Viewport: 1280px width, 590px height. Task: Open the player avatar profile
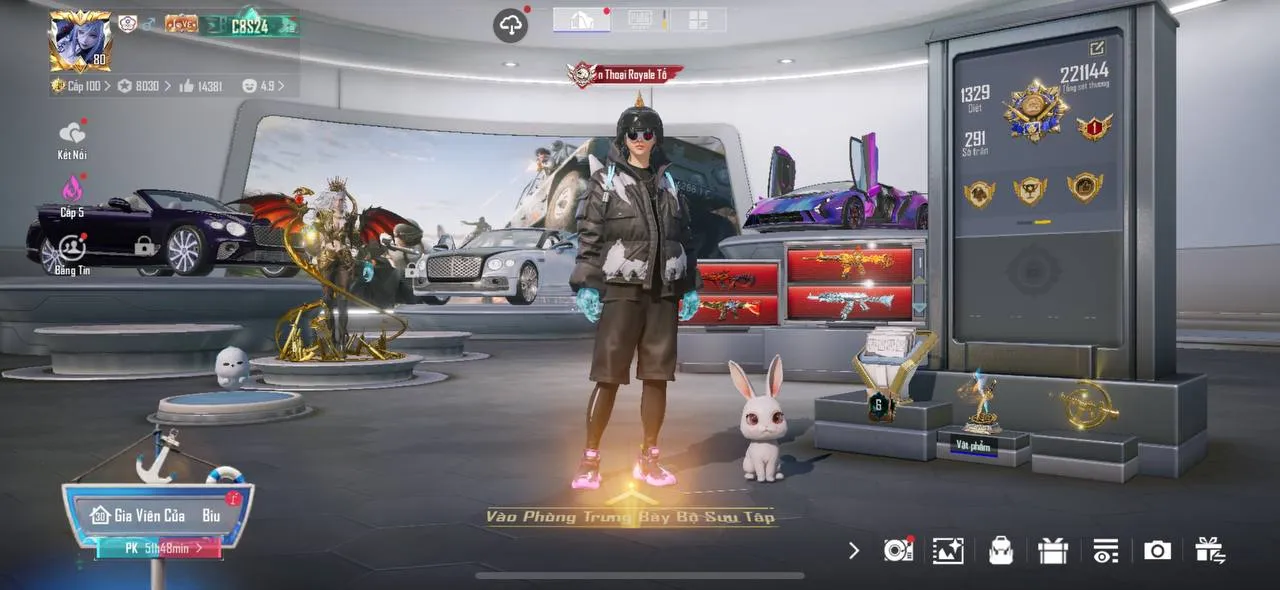[80, 41]
